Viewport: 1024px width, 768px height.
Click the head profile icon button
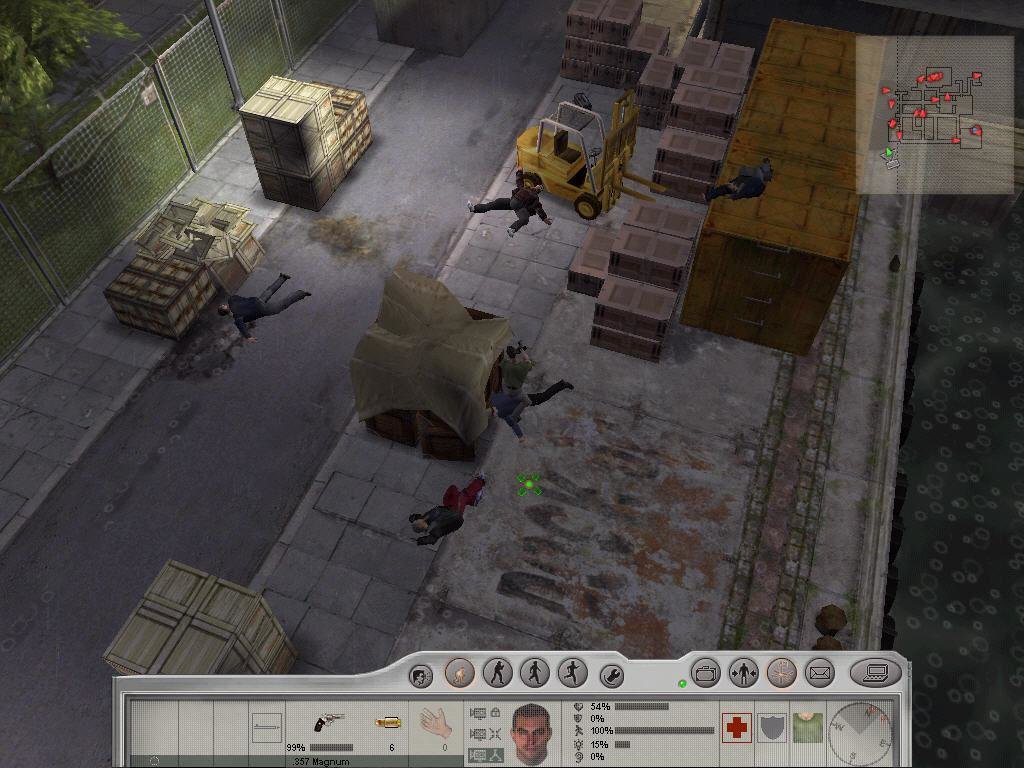pos(422,675)
